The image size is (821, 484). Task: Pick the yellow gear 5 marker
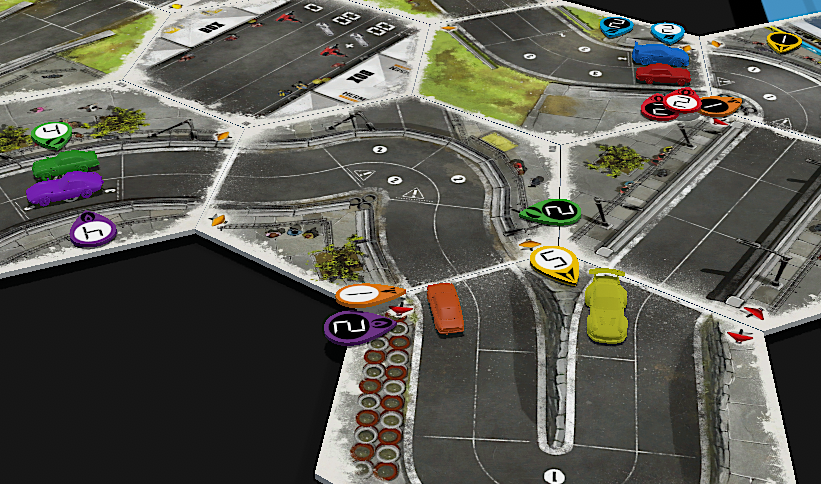coord(553,263)
